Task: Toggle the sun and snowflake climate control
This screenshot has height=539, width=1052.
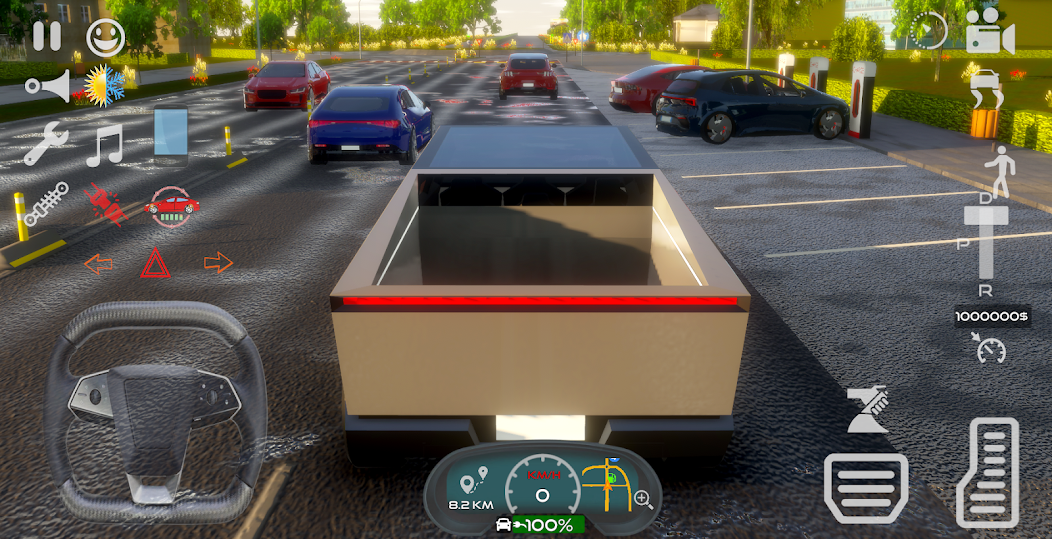Action: click(x=104, y=86)
